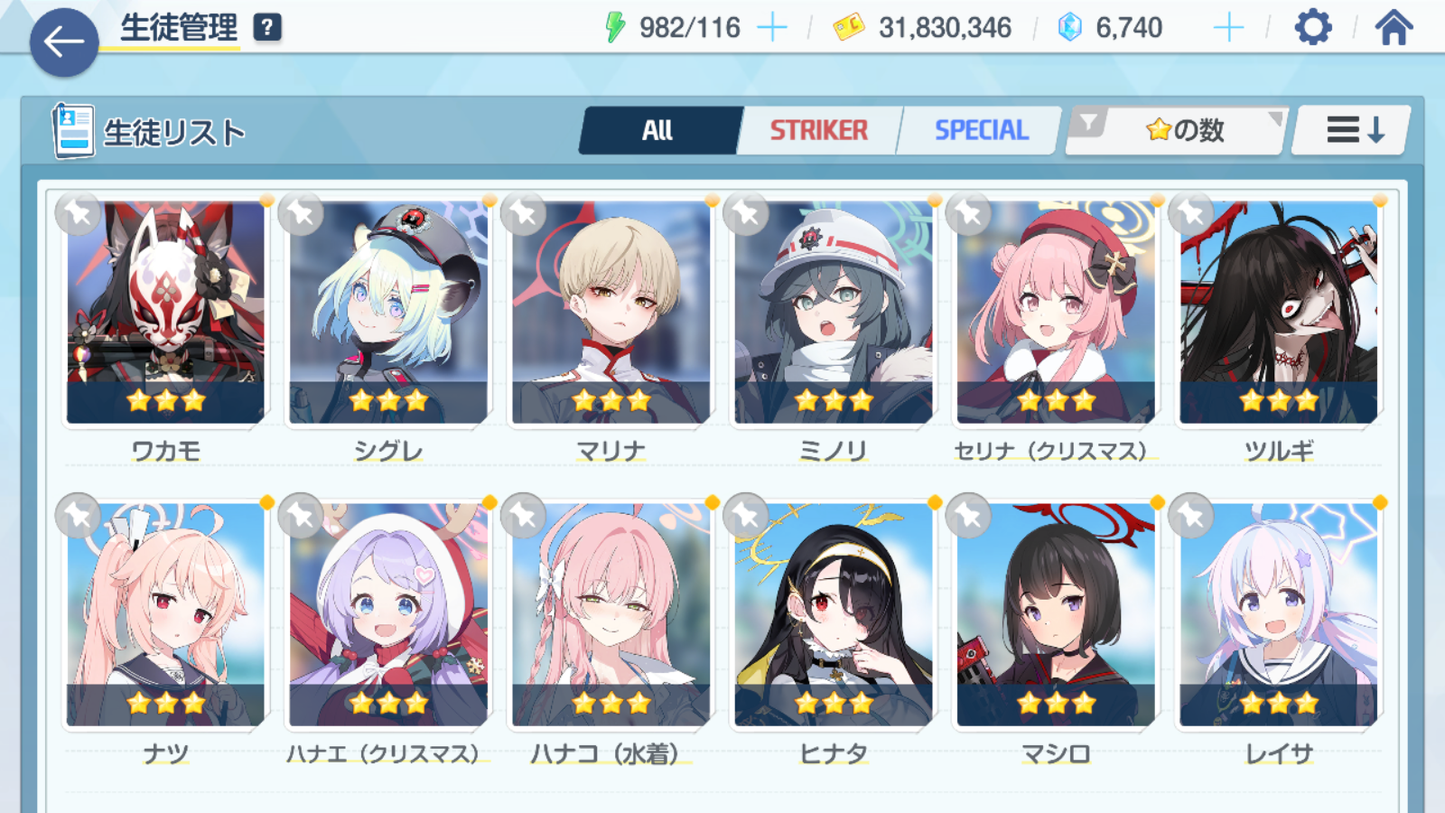
Task: Open the help question mark icon
Action: (x=267, y=28)
